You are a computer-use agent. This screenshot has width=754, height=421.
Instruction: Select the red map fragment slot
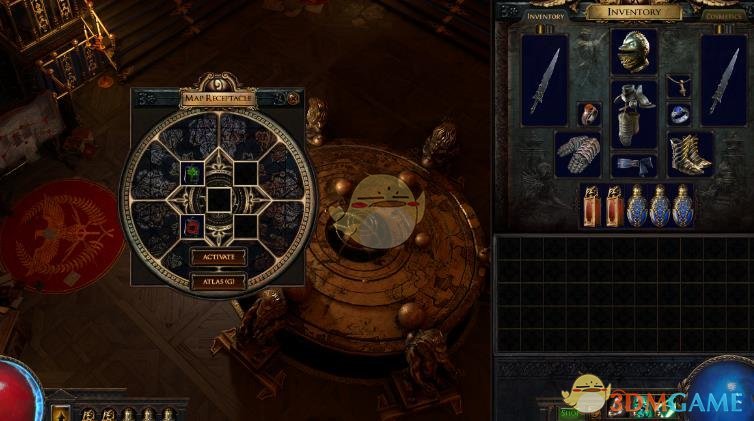(192, 226)
